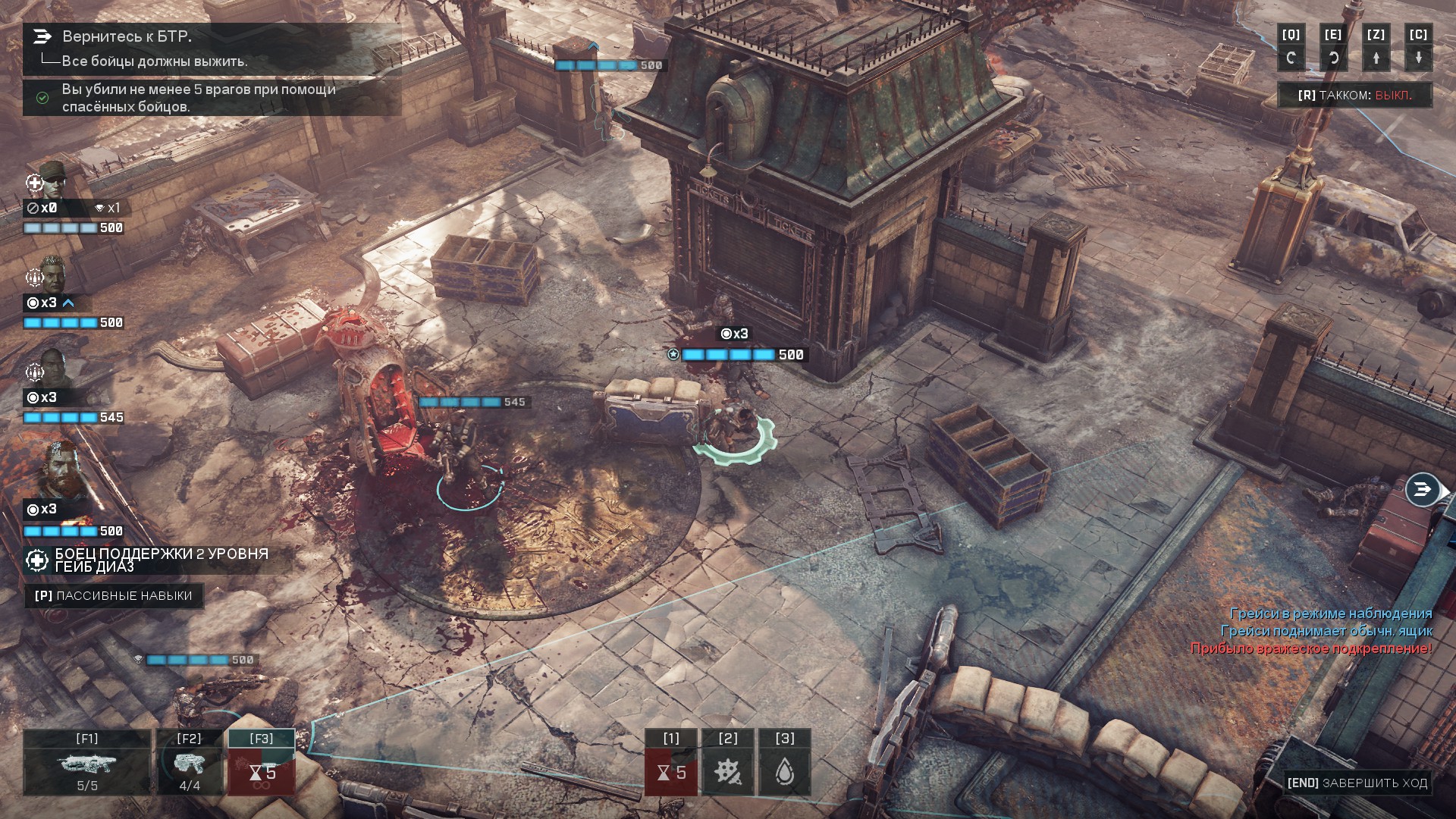The height and width of the screenshot is (819, 1456).
Task: Select the blond spiky-haired soldier portrait
Action: pos(53,275)
